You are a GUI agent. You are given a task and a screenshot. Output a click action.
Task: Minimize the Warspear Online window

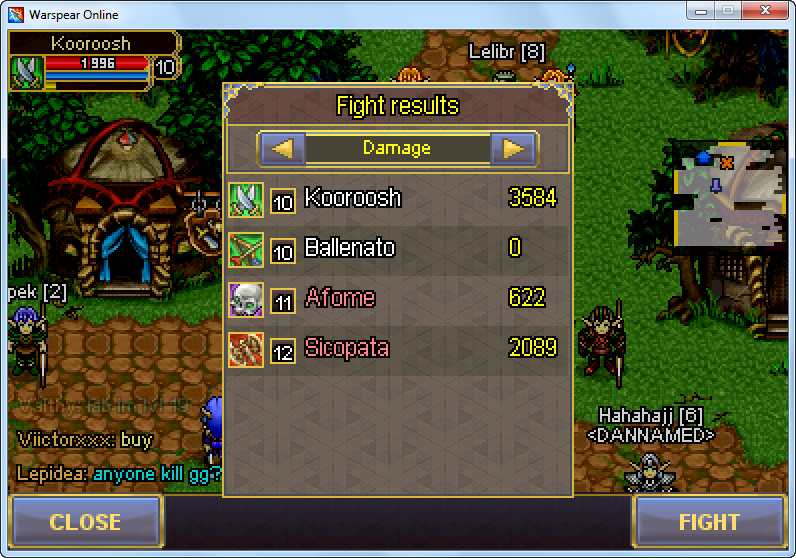[699, 13]
